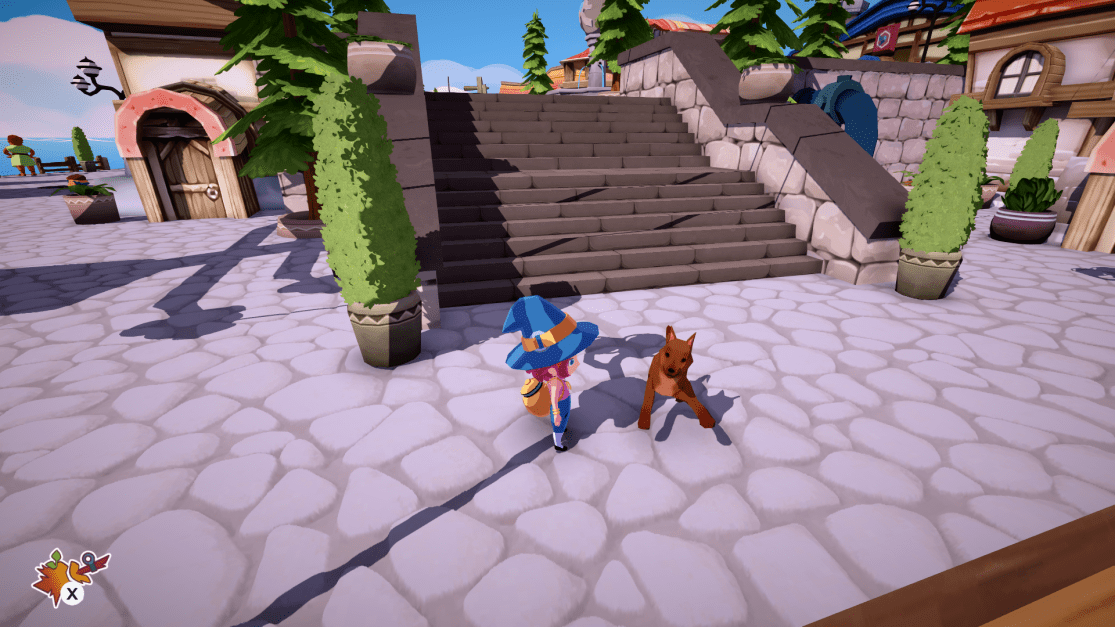This screenshot has width=1115, height=627.
Task: Select the orange leaf and hook ability icon
Action: point(66,577)
